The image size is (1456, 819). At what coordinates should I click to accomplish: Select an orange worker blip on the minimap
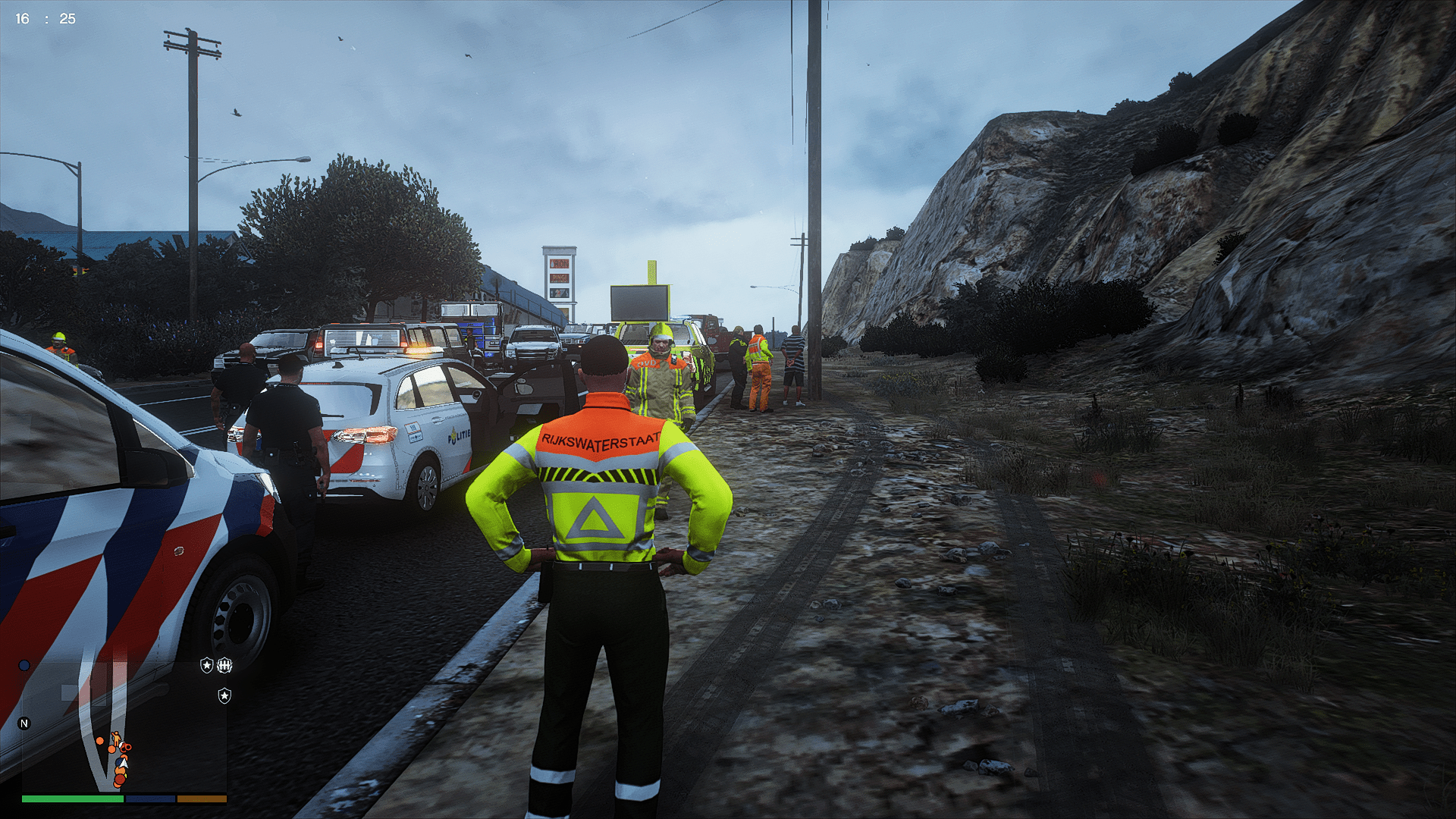[x=100, y=741]
